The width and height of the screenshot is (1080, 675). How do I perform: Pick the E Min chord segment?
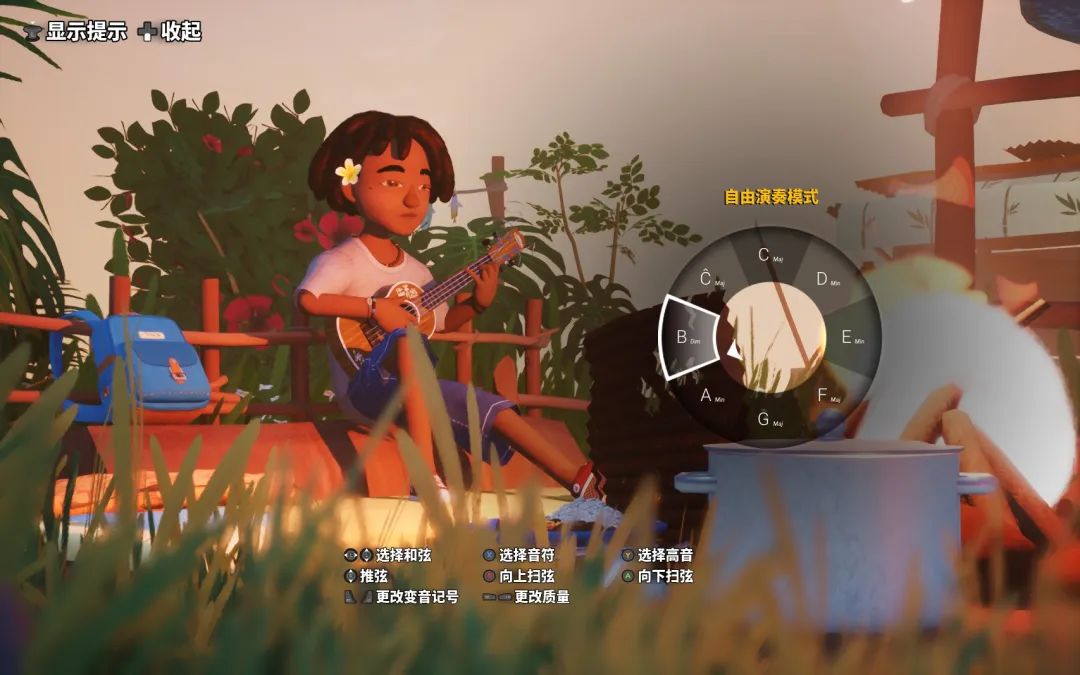click(x=851, y=338)
